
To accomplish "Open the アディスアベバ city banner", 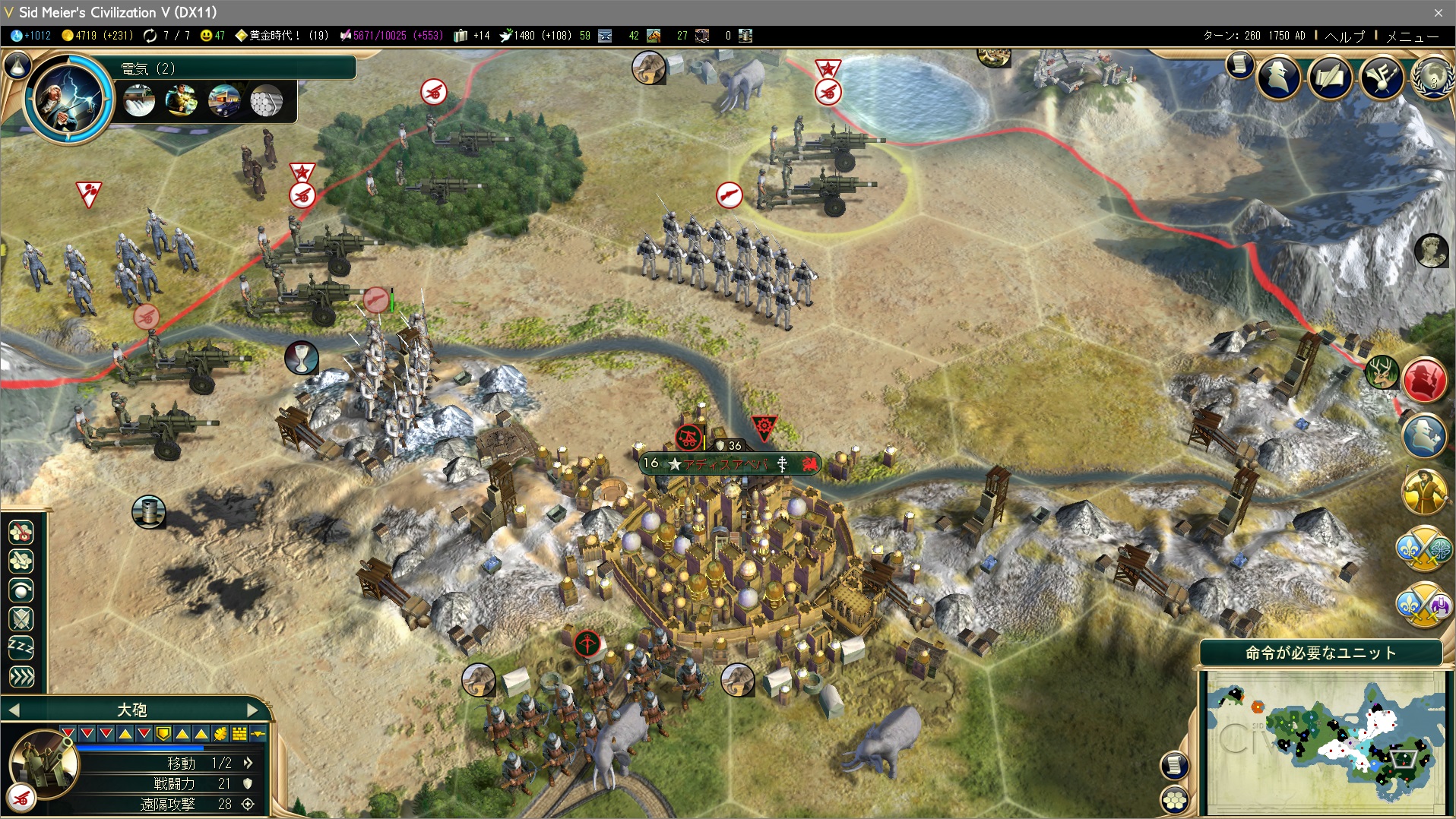I will click(x=728, y=463).
